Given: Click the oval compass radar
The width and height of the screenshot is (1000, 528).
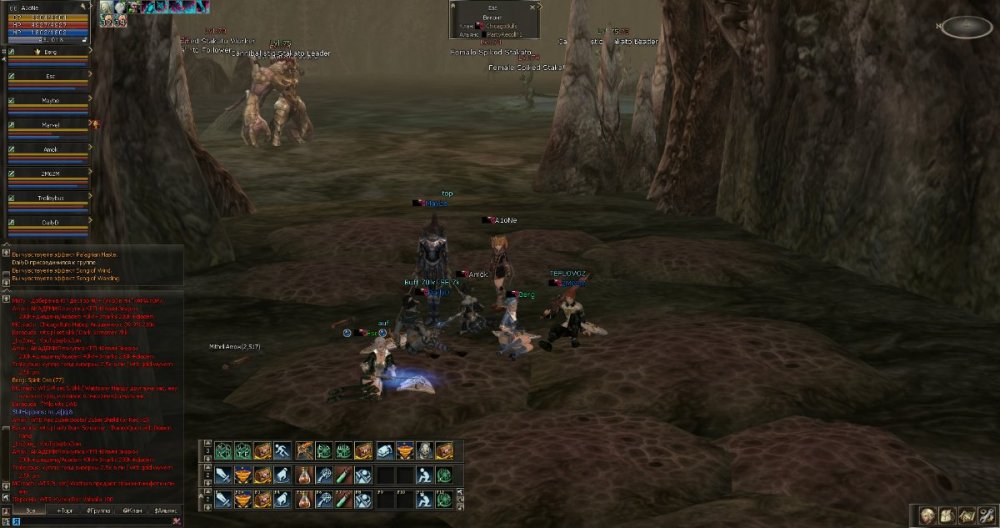Looking at the screenshot, I should point(966,28).
